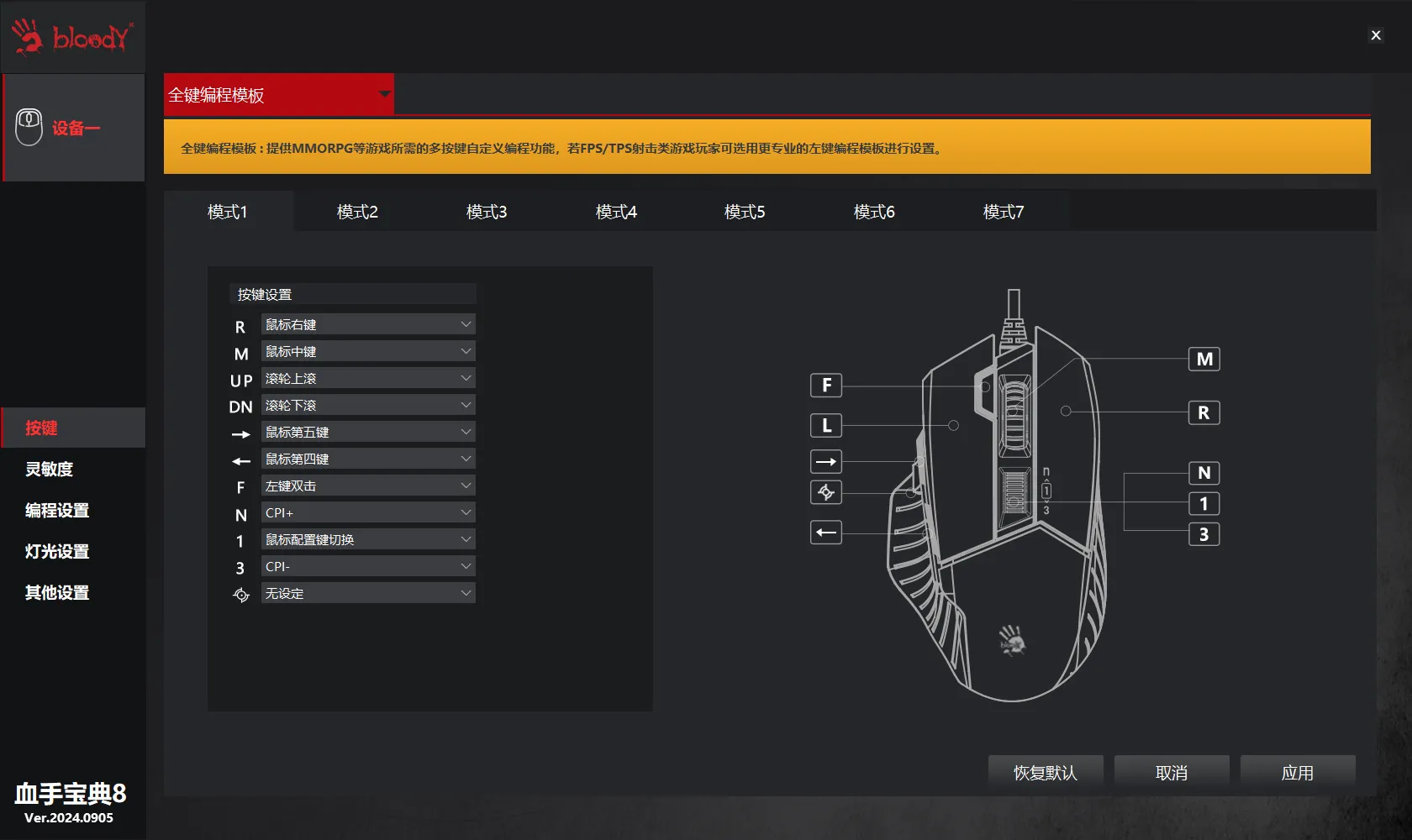The image size is (1412, 840).
Task: Click the 恢复默认 restore defaults button
Action: [1045, 772]
